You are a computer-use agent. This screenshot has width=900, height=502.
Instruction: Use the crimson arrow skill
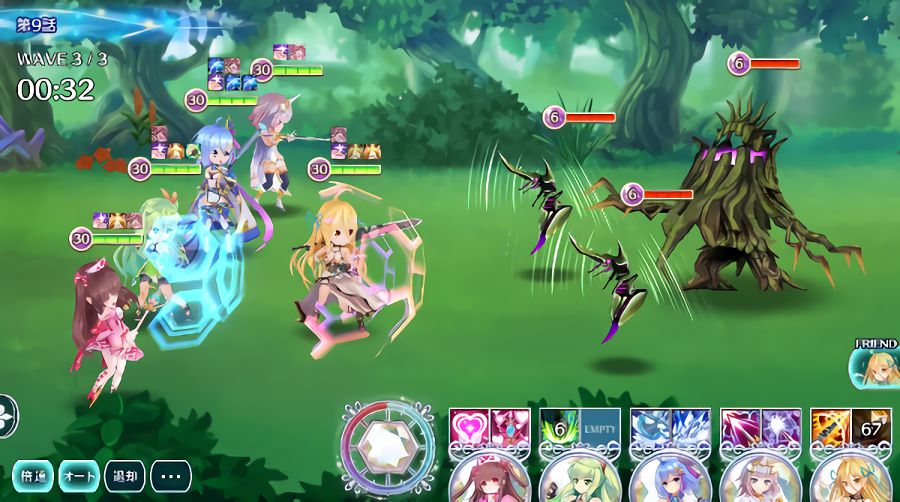click(x=740, y=427)
